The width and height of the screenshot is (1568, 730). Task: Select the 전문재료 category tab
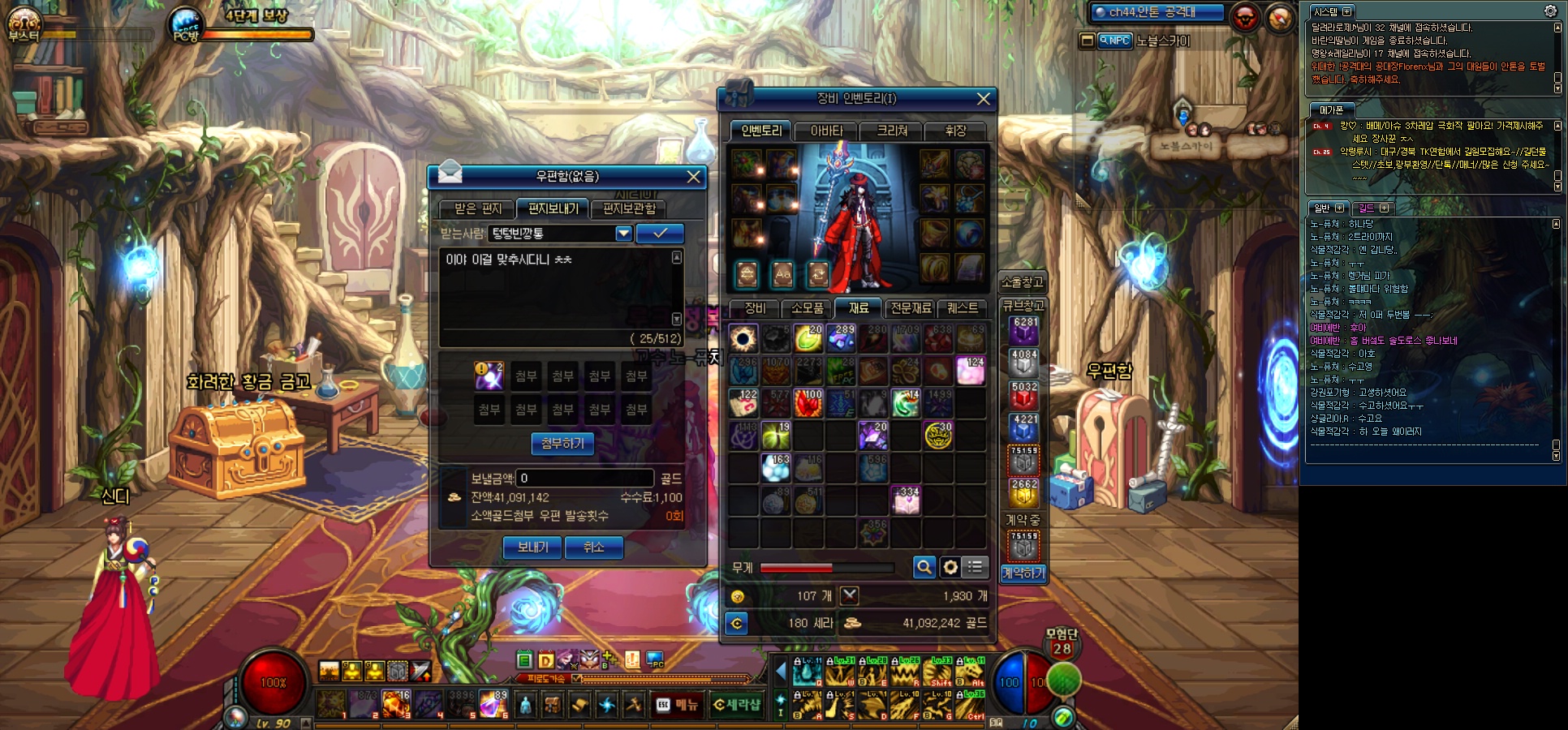tap(911, 308)
